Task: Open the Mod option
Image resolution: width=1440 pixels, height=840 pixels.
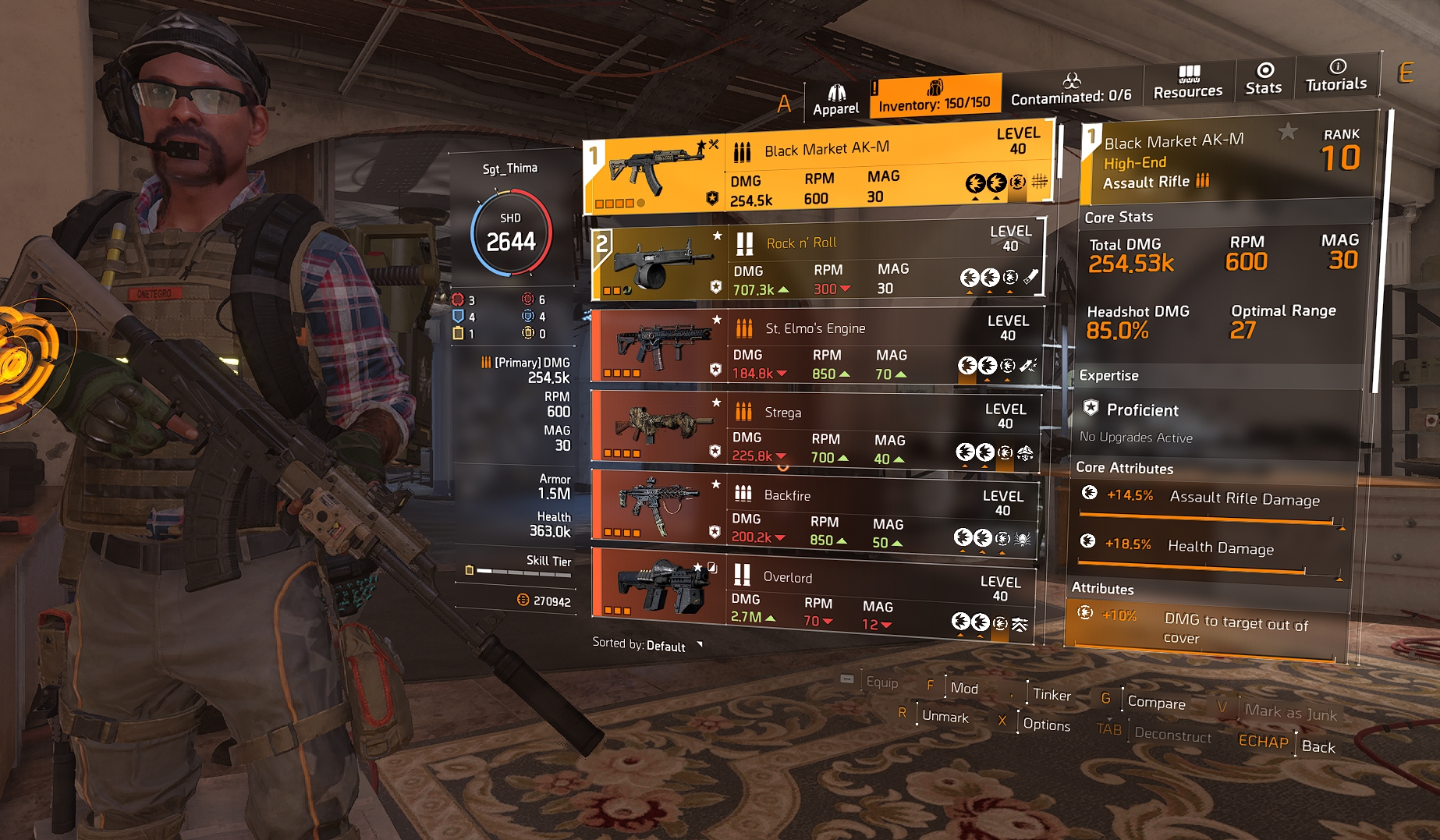Action: 964,688
